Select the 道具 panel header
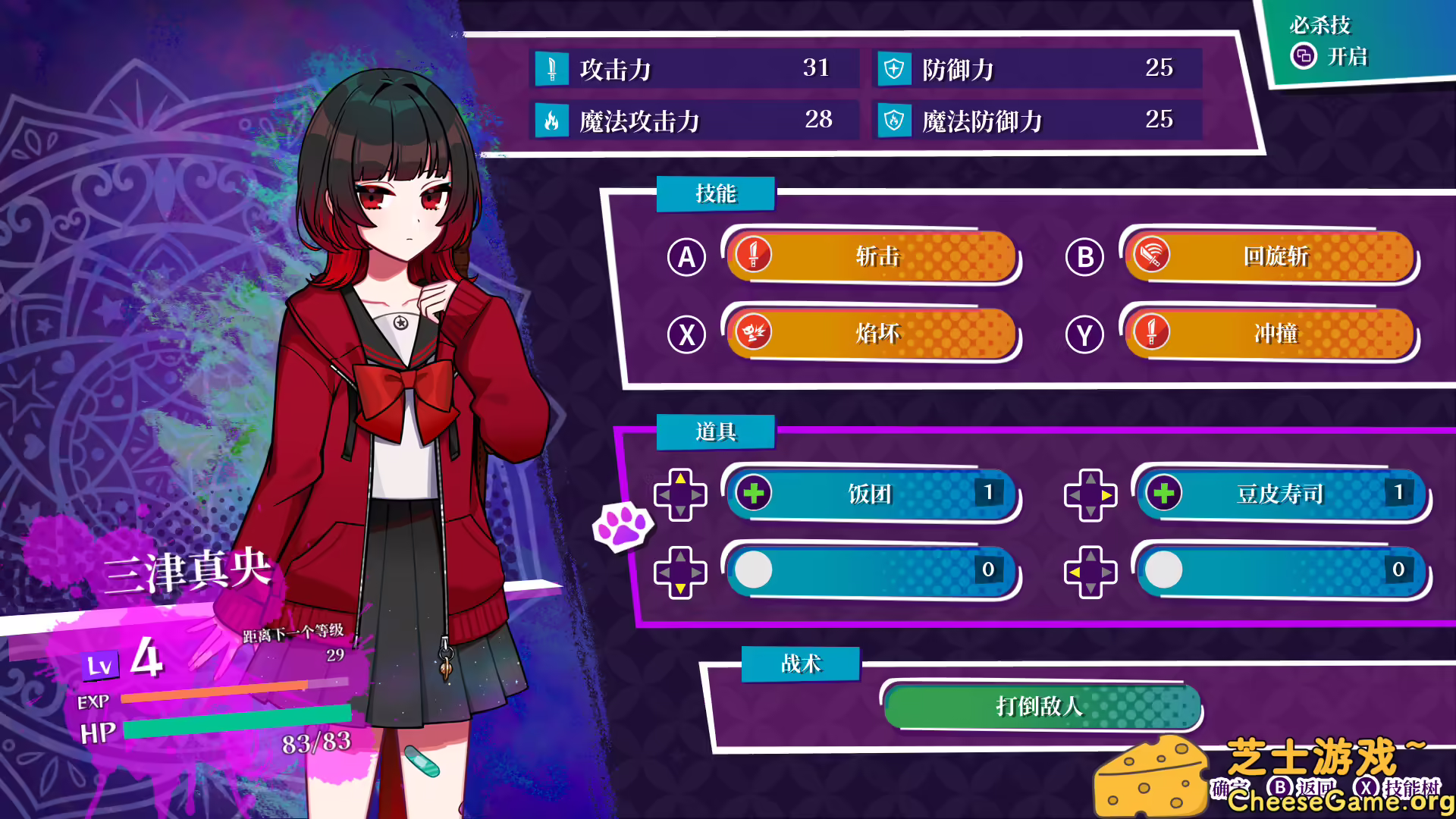 point(715,432)
